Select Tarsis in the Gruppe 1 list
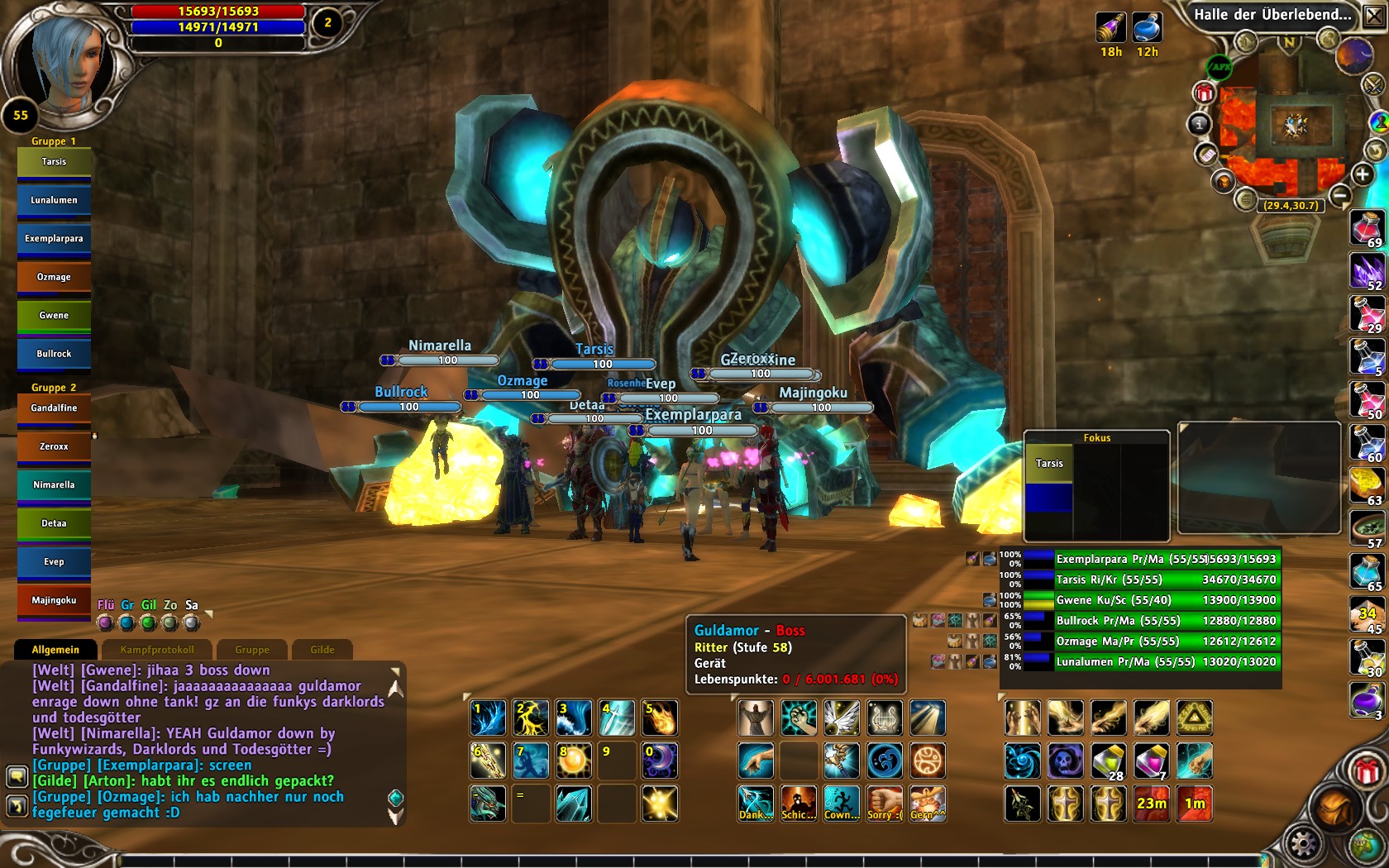 [x=54, y=162]
